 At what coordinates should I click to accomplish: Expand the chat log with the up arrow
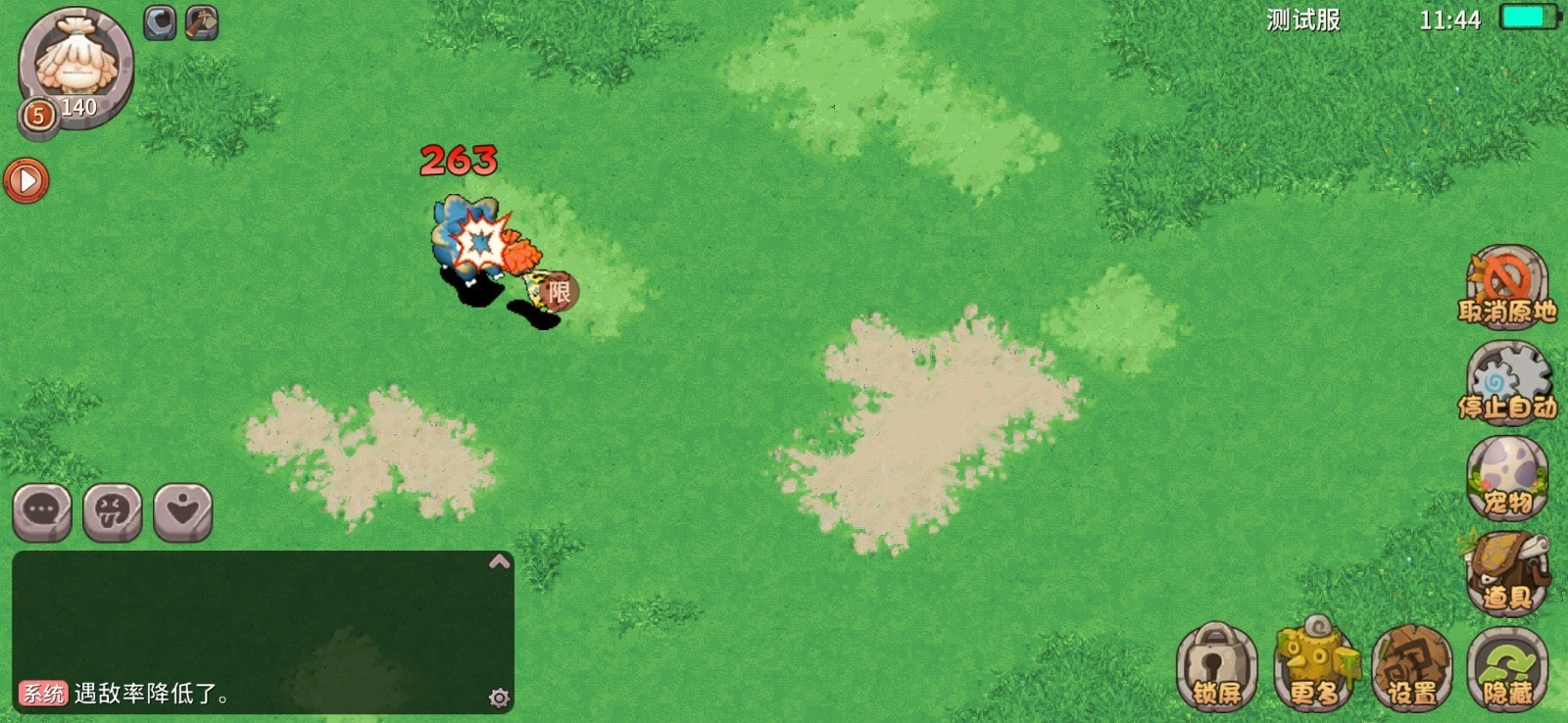(499, 561)
